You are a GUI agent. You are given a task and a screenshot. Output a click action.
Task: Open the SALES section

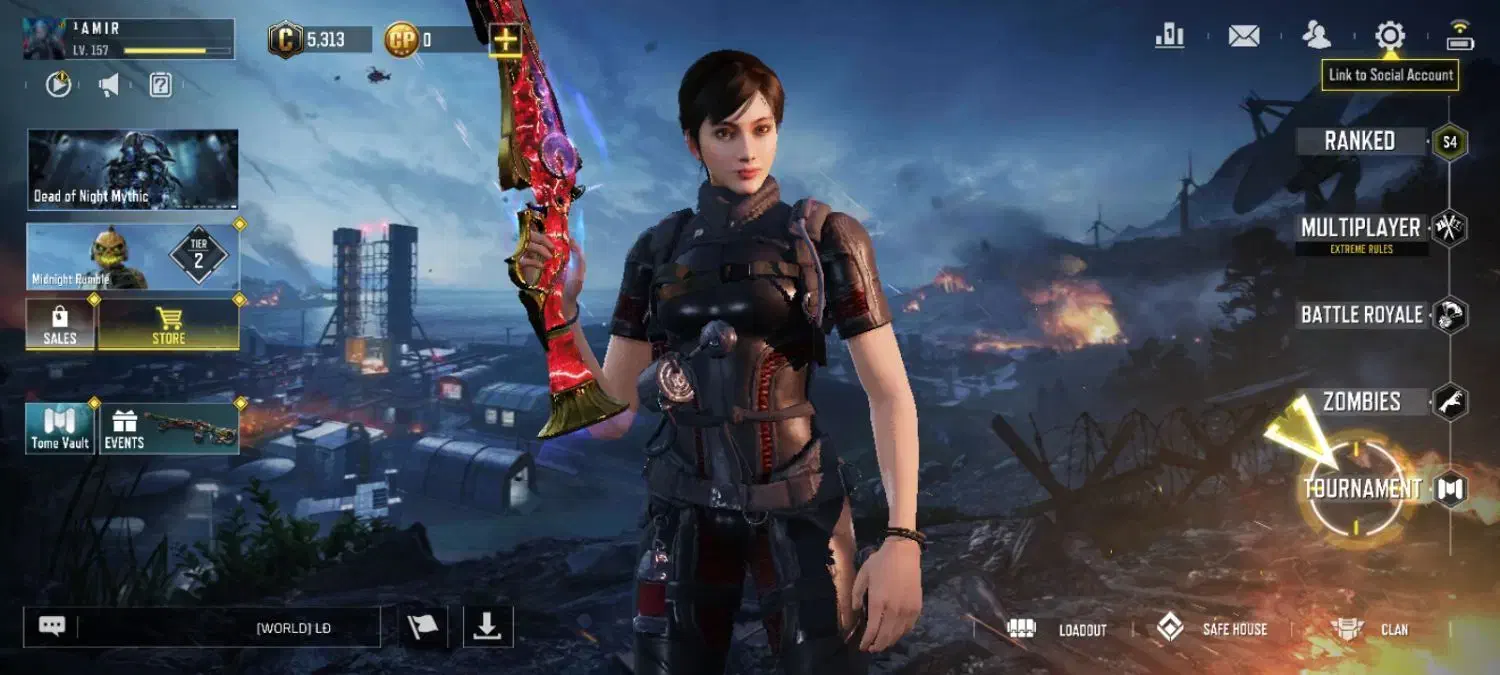pyautogui.click(x=60, y=325)
